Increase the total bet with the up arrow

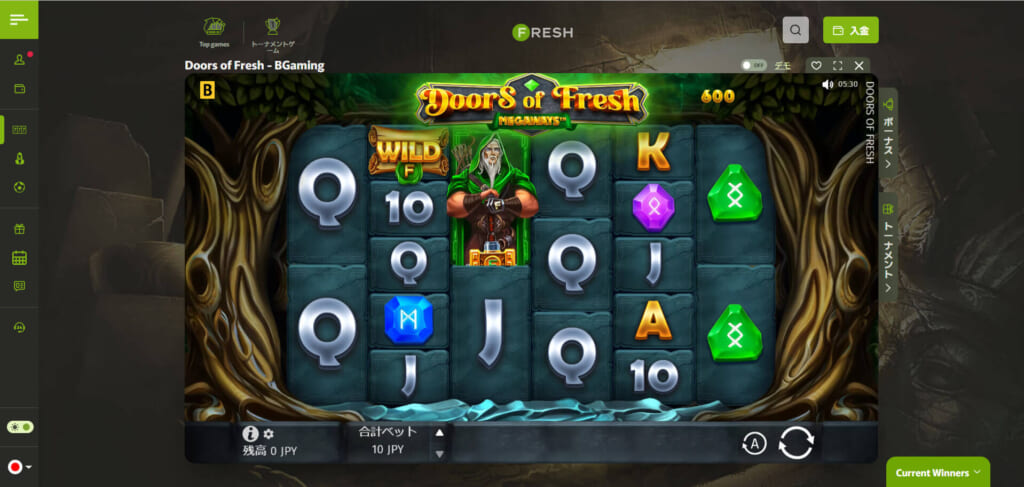[438, 433]
